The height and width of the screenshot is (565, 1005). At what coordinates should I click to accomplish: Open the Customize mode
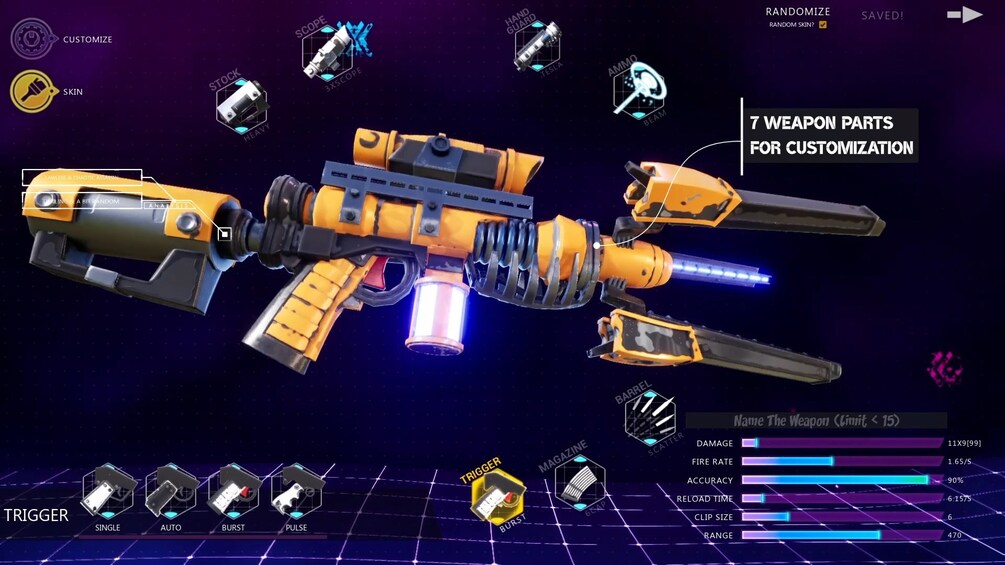pyautogui.click(x=32, y=39)
